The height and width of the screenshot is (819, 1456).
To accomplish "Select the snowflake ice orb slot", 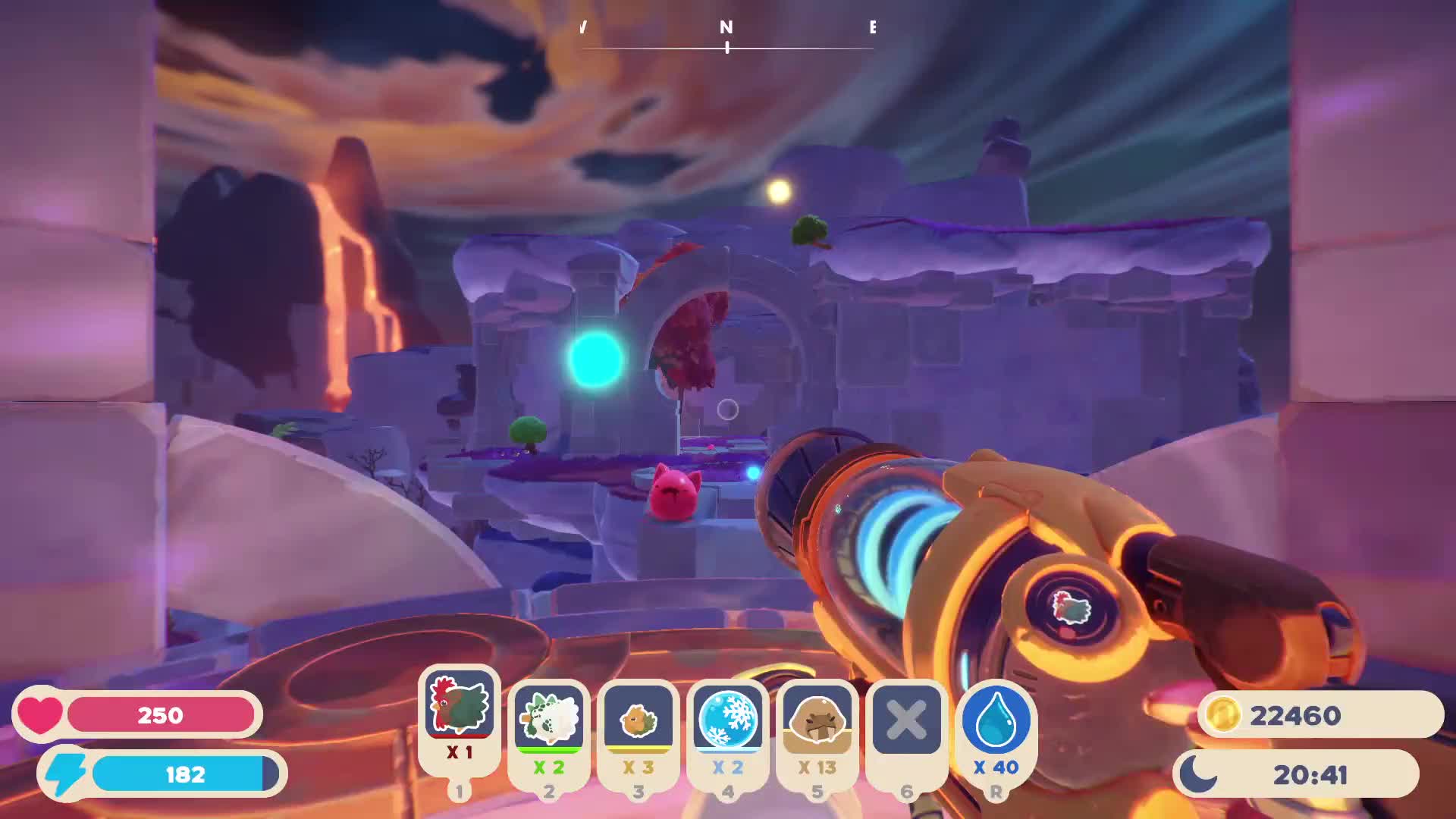I will [727, 719].
